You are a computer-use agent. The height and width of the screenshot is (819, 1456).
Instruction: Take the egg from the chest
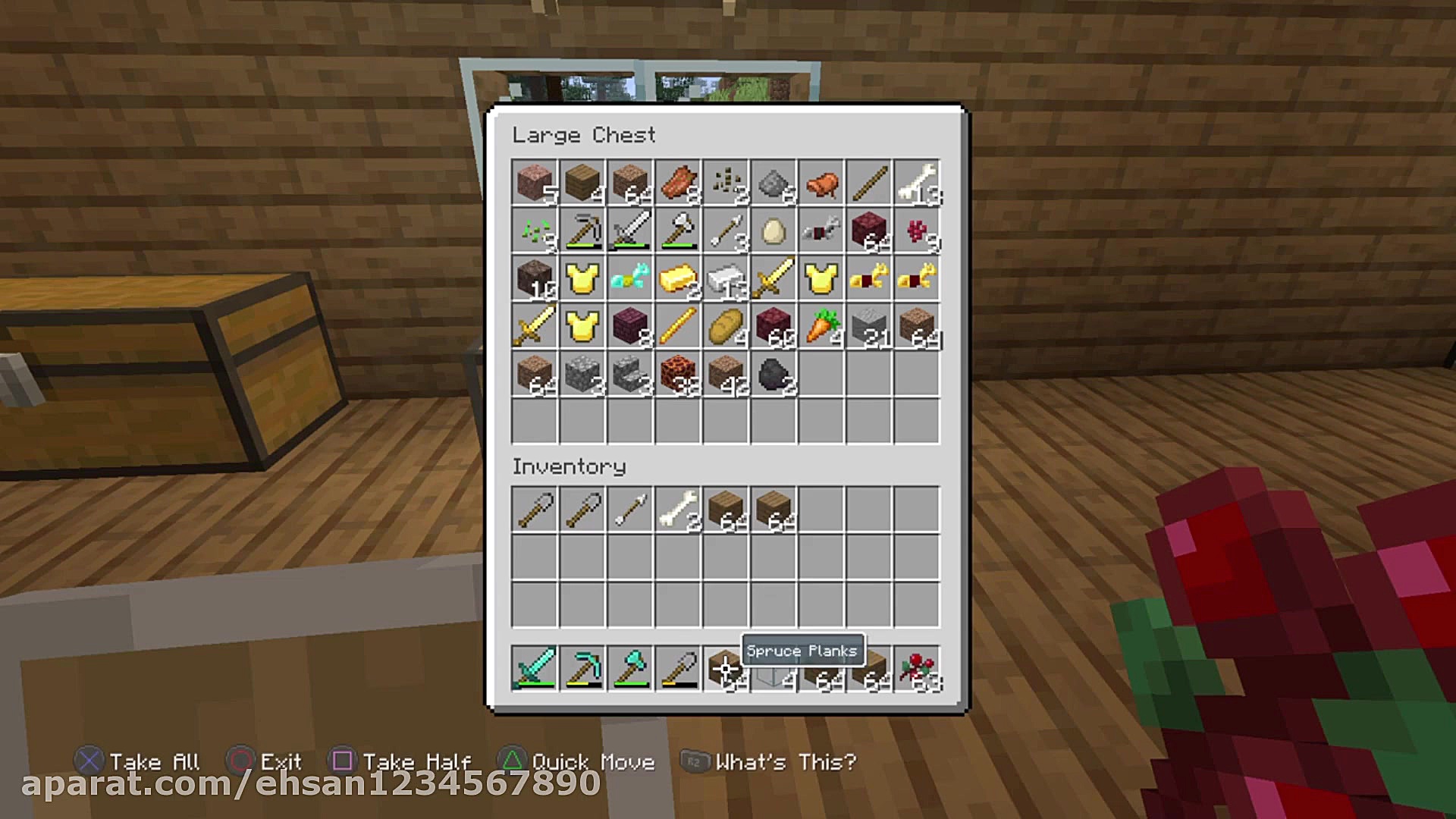(773, 231)
